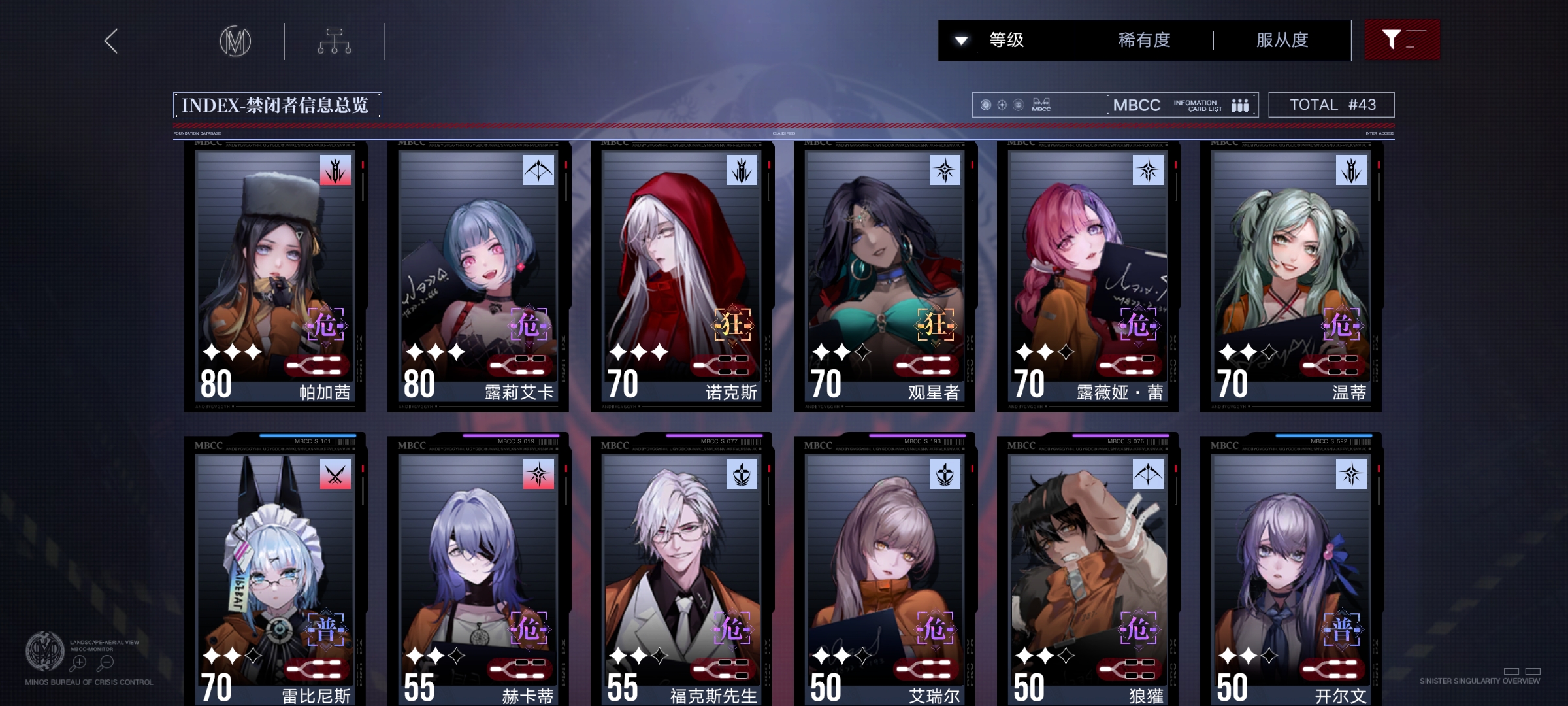Sort sinners by 稀有度 rarity
The width and height of the screenshot is (1568, 706).
[x=1144, y=41]
